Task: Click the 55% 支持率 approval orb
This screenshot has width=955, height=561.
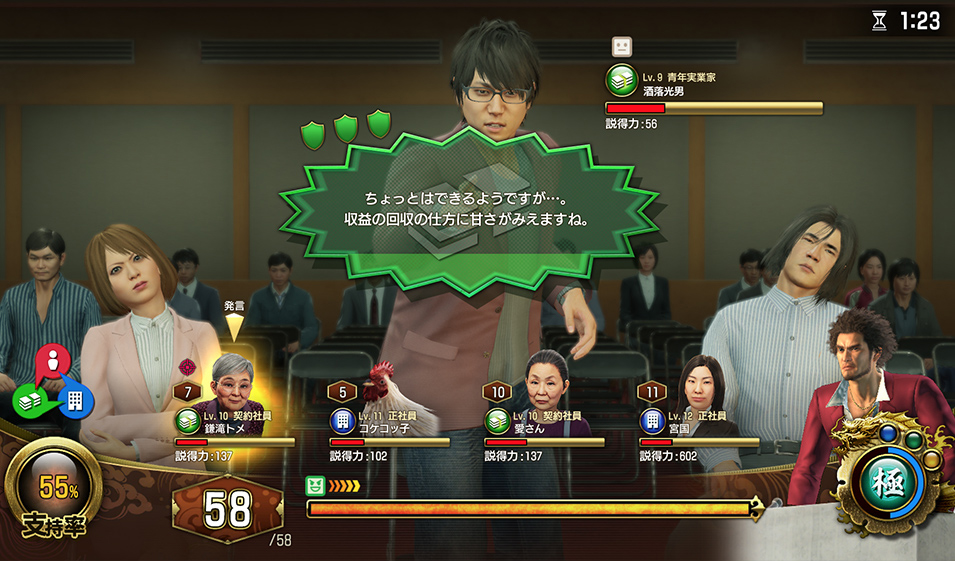Action: [59, 488]
